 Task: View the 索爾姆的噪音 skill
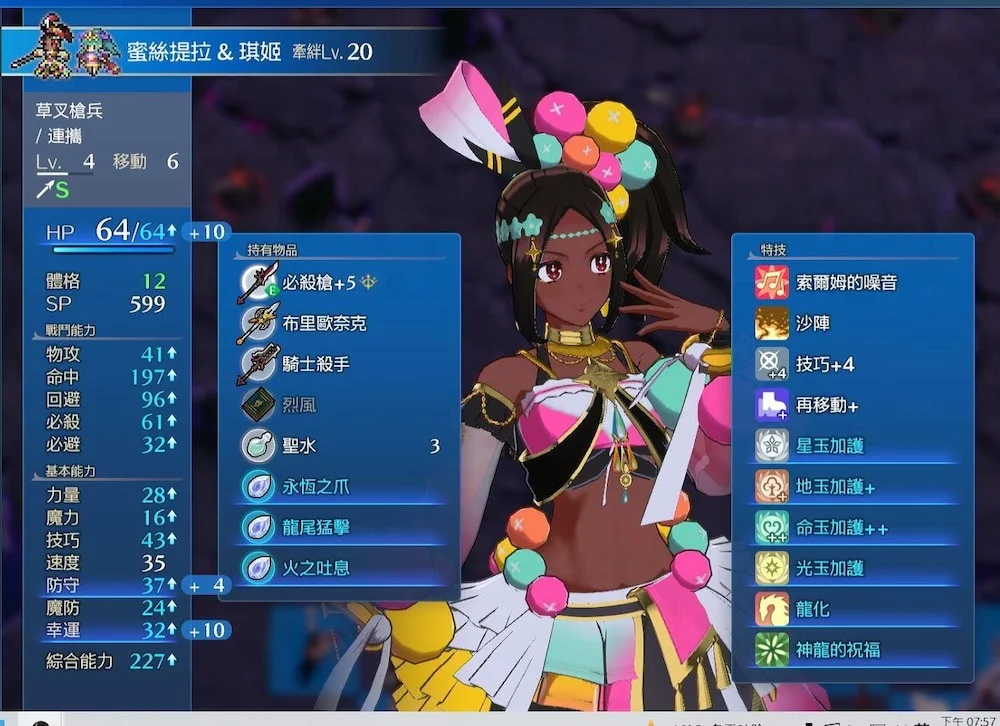pyautogui.click(x=846, y=283)
